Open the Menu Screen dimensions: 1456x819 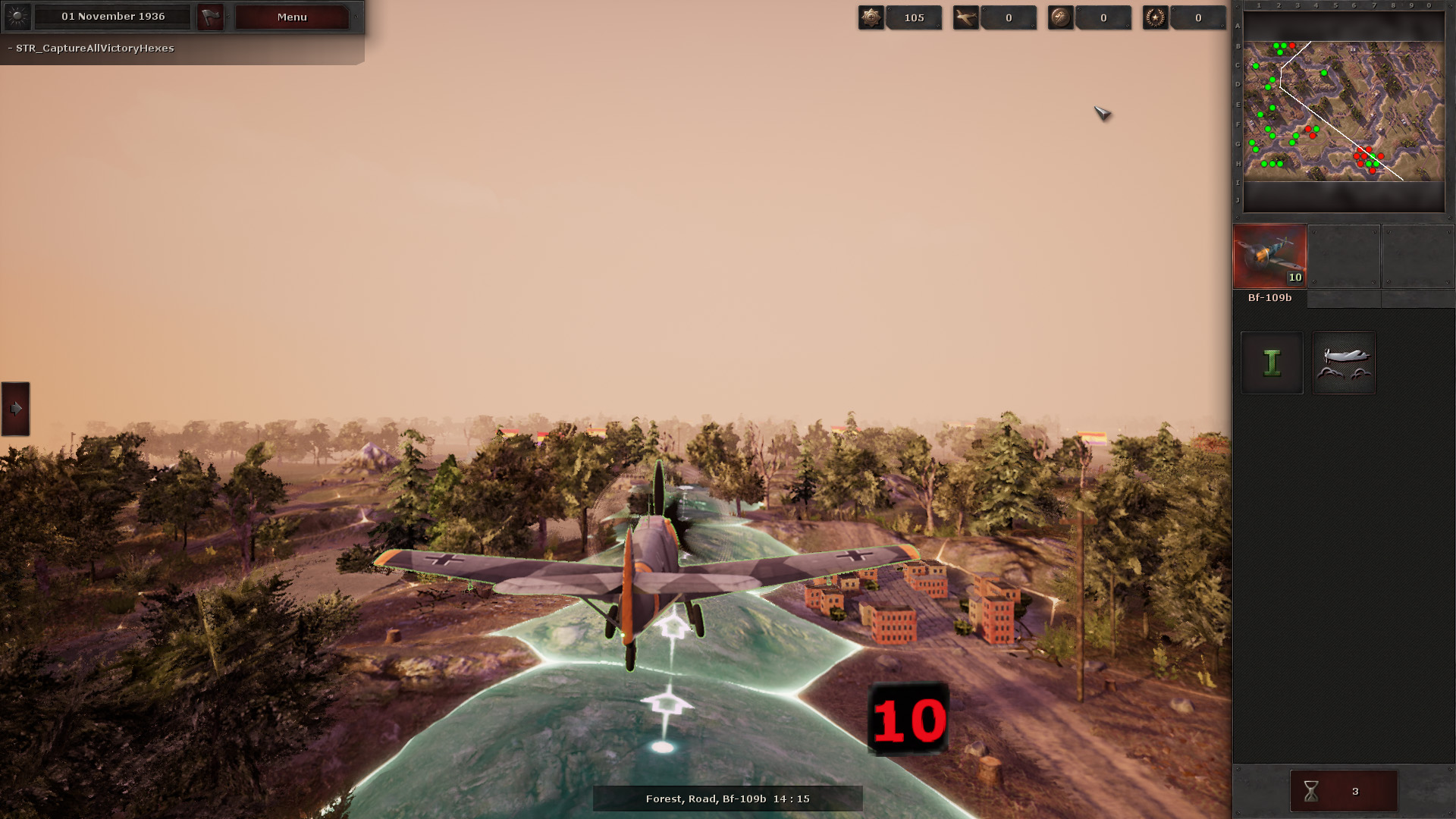click(291, 17)
